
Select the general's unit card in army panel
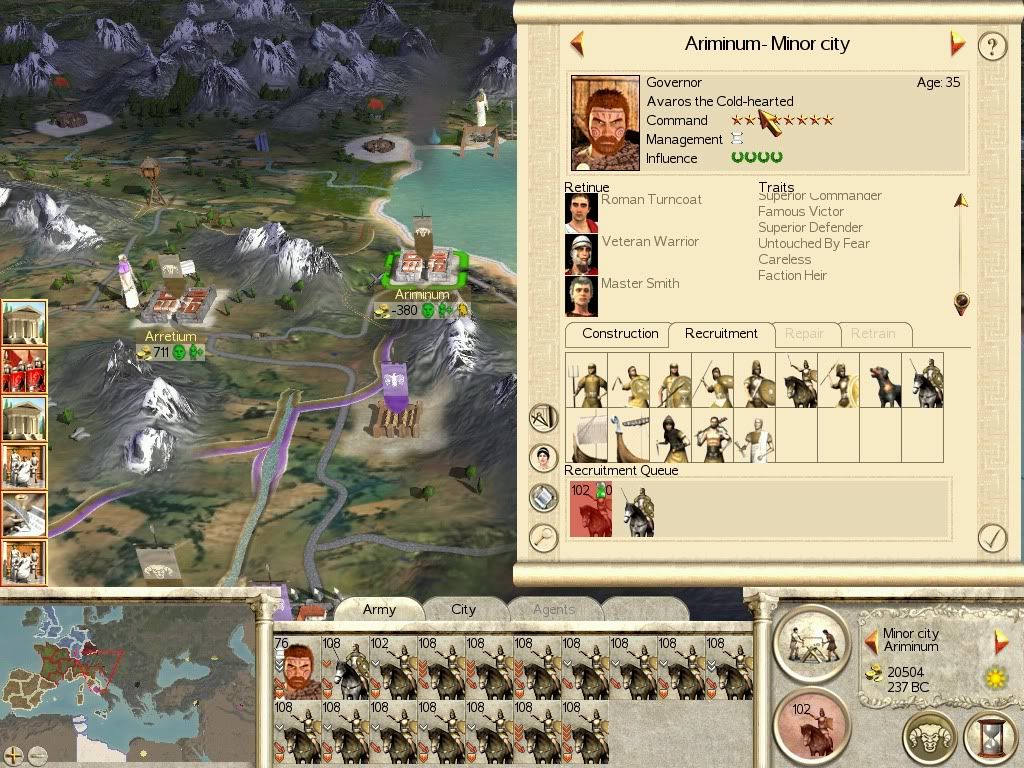296,666
